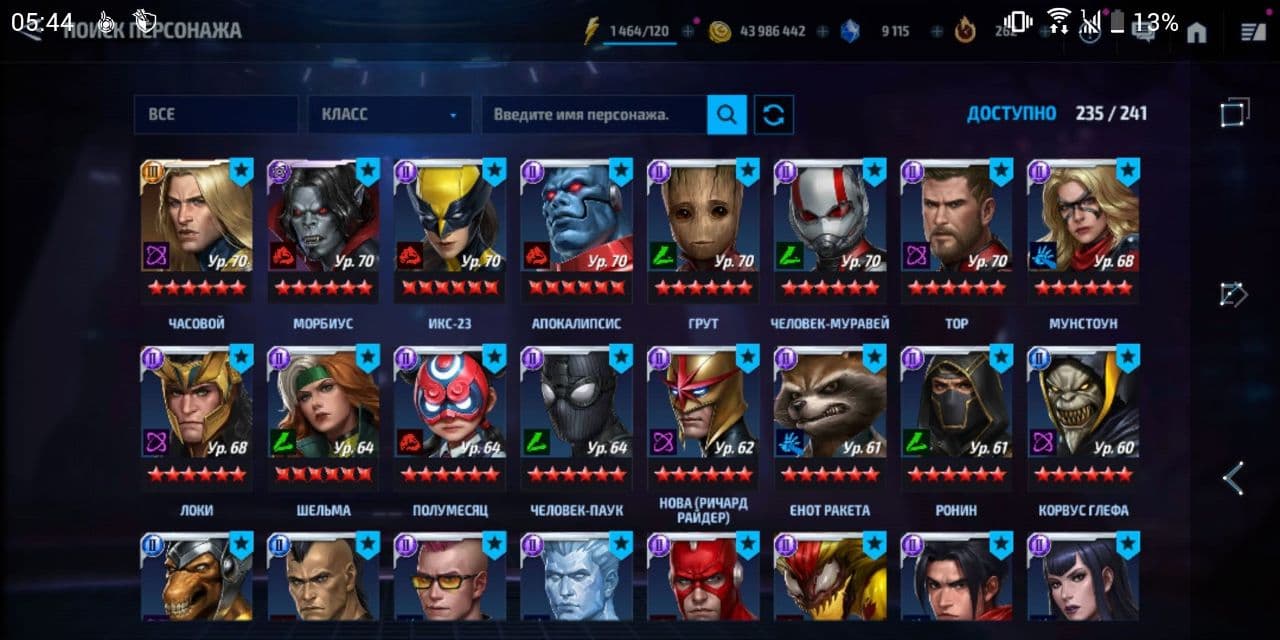Click the character name search field
The width and height of the screenshot is (1280, 640).
tap(594, 115)
